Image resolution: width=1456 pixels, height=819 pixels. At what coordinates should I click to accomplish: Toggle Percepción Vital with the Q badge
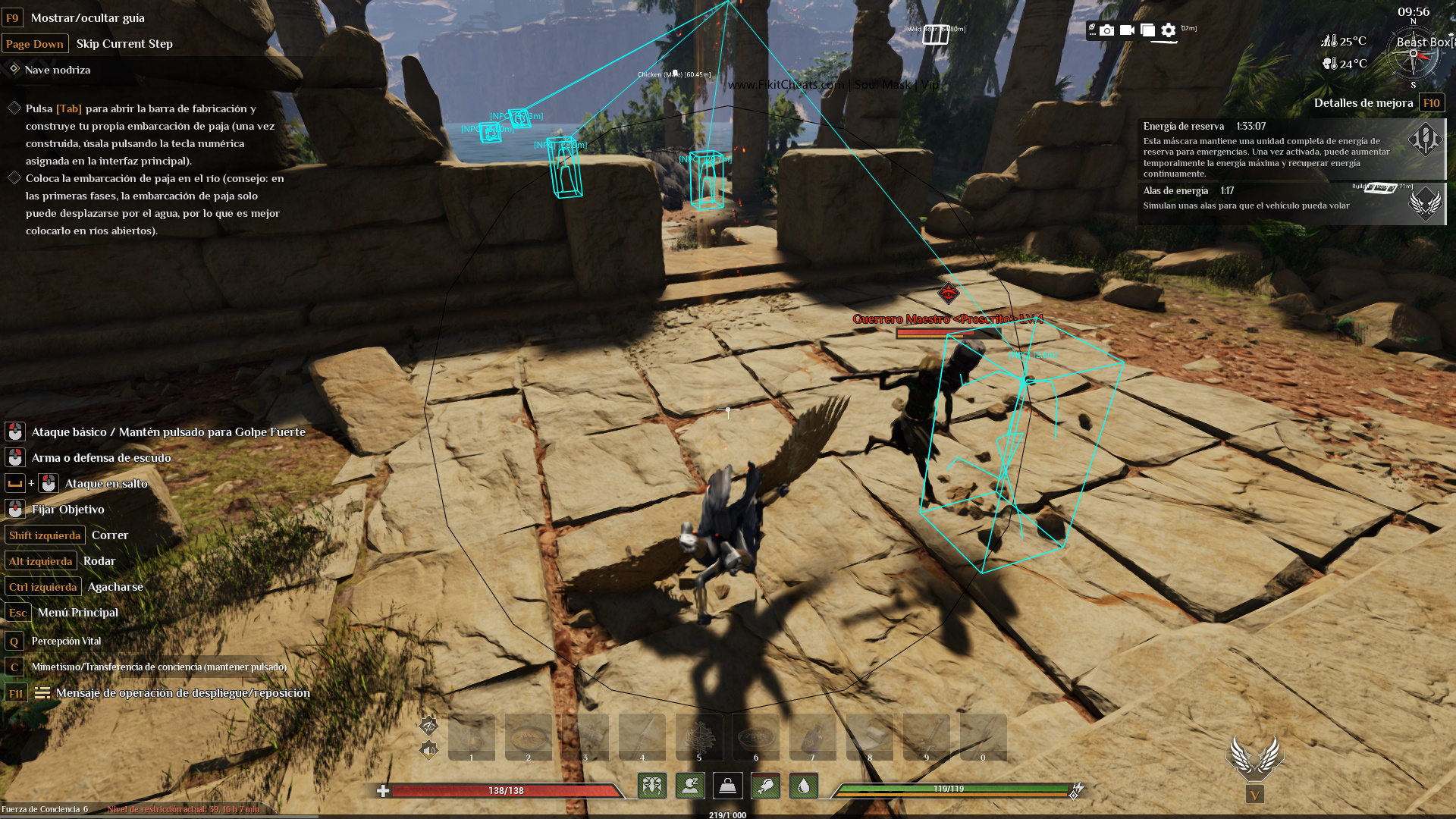click(x=14, y=640)
